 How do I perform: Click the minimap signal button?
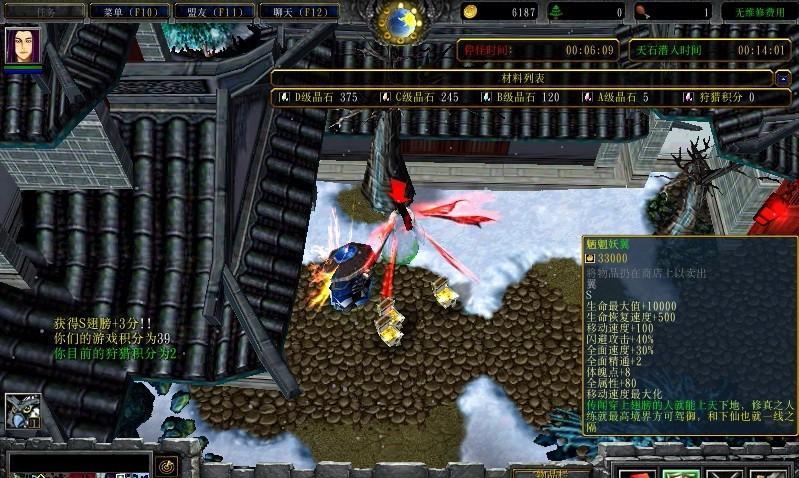tap(166, 465)
